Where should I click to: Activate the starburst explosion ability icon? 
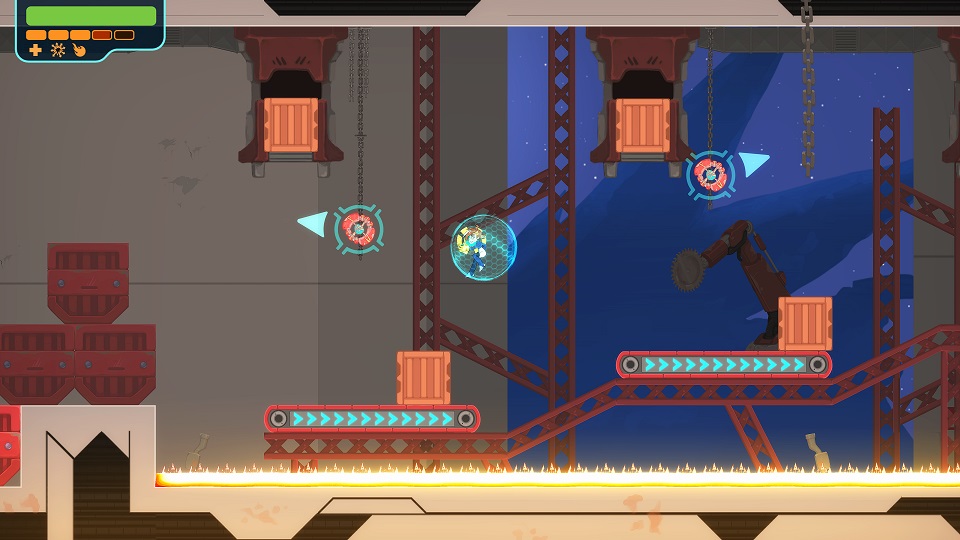[x=58, y=50]
